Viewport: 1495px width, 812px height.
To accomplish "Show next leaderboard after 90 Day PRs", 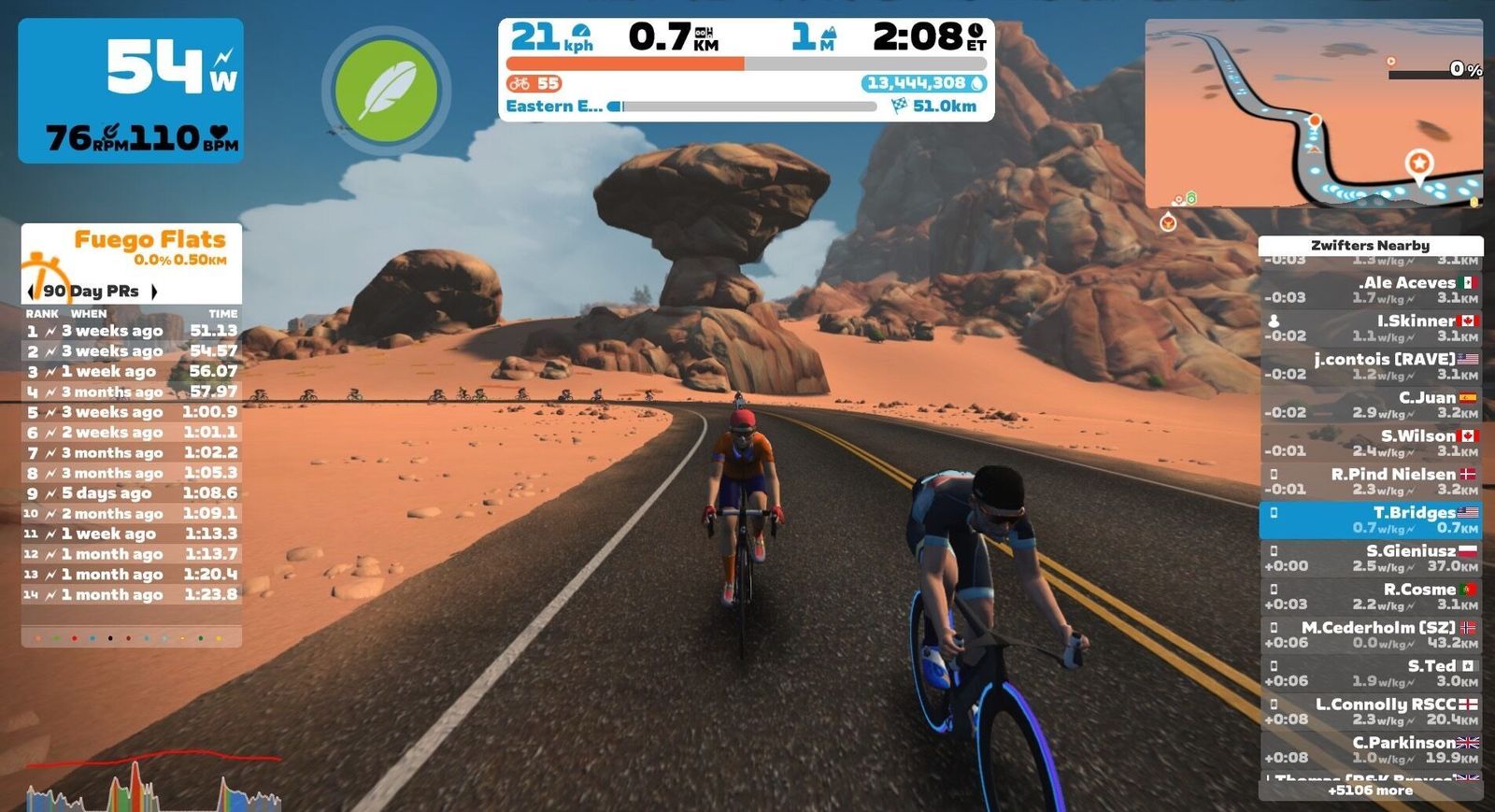I will tap(154, 292).
